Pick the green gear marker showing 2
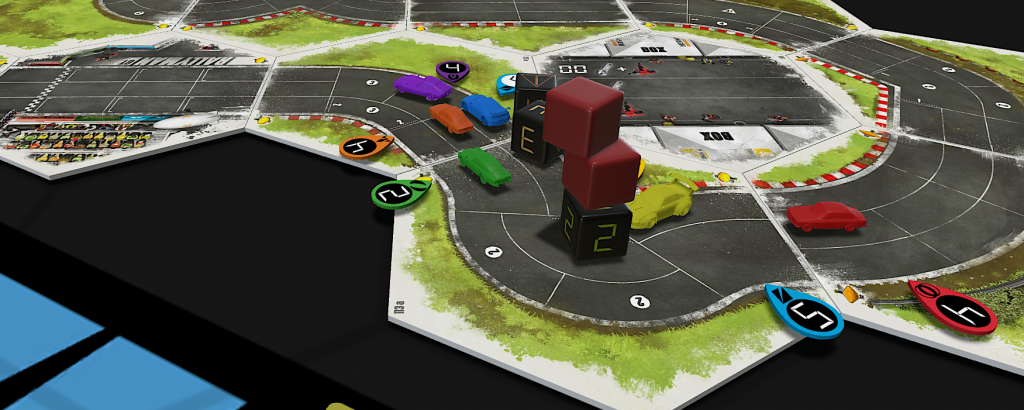This screenshot has height=410, width=1024. pos(399,193)
